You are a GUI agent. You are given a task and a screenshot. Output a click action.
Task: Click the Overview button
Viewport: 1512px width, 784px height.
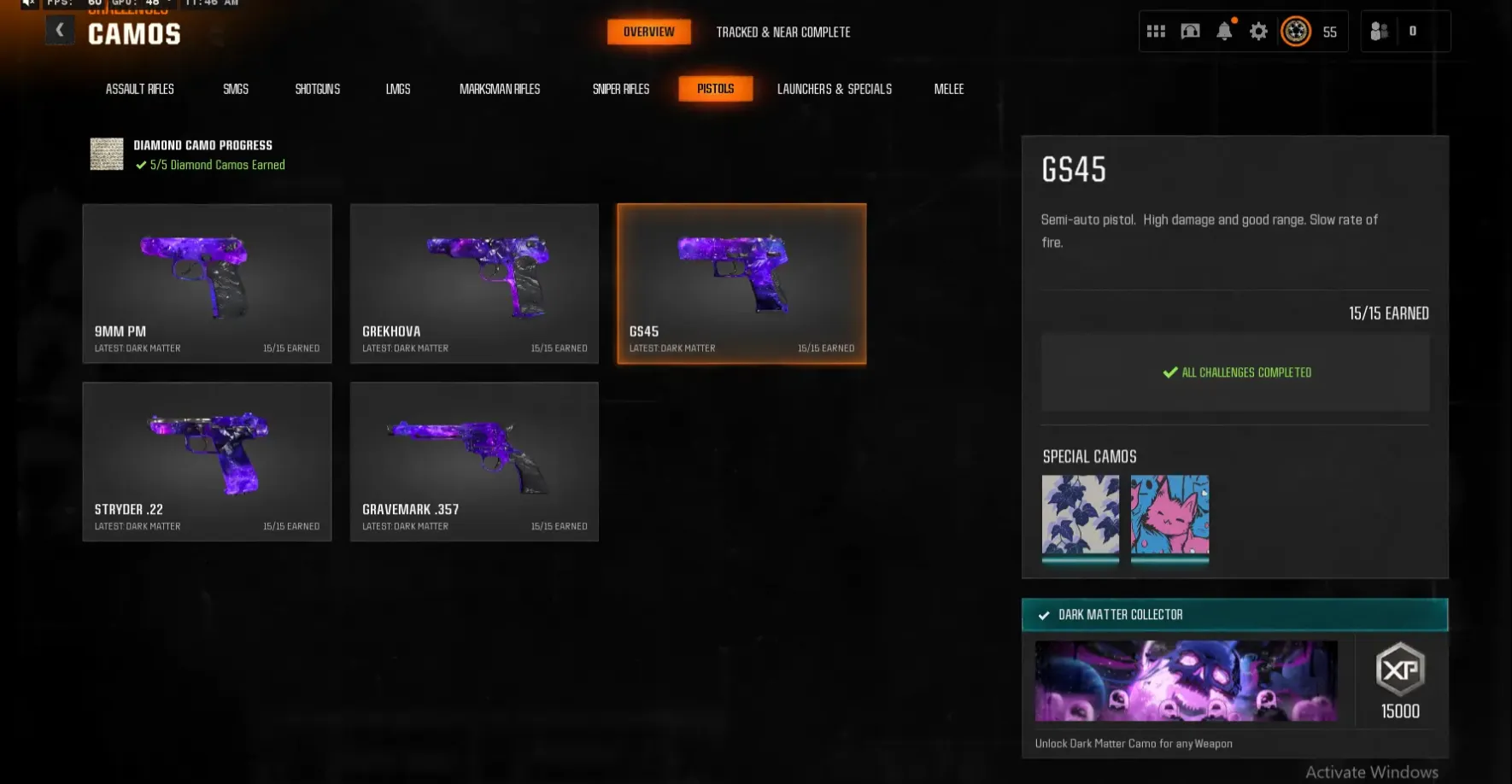tap(648, 32)
